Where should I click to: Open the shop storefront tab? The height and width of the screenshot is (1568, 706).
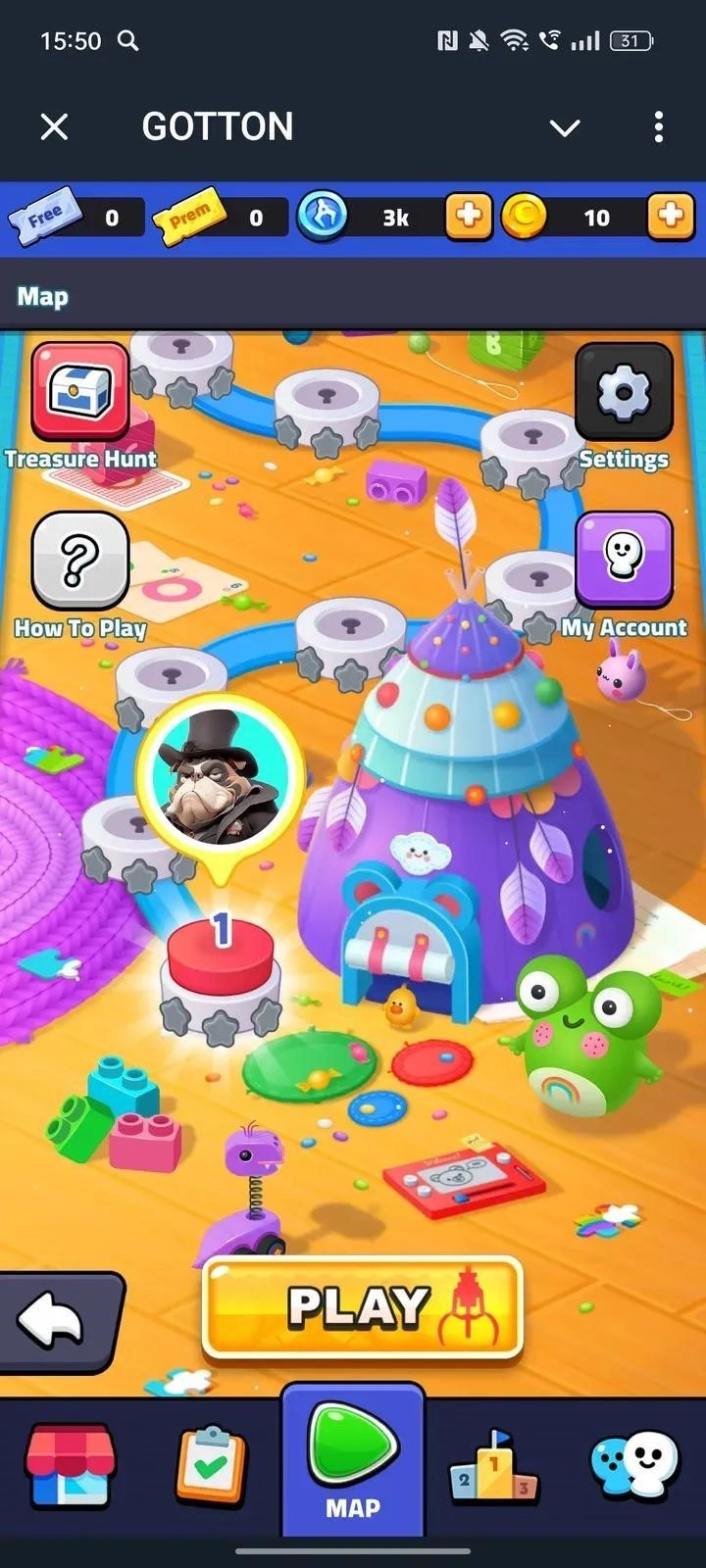[71, 1466]
